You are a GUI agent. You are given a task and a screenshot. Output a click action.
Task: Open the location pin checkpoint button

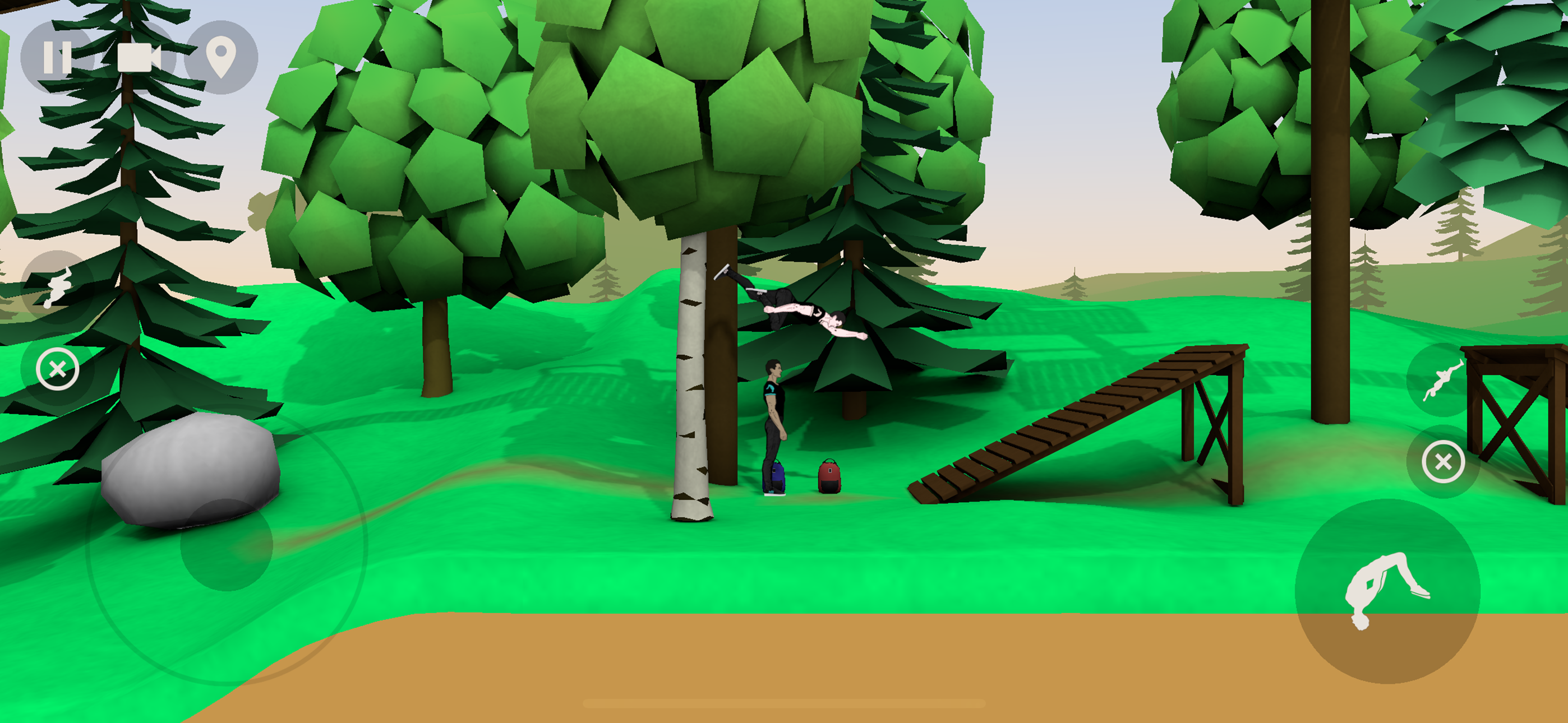coord(223,57)
